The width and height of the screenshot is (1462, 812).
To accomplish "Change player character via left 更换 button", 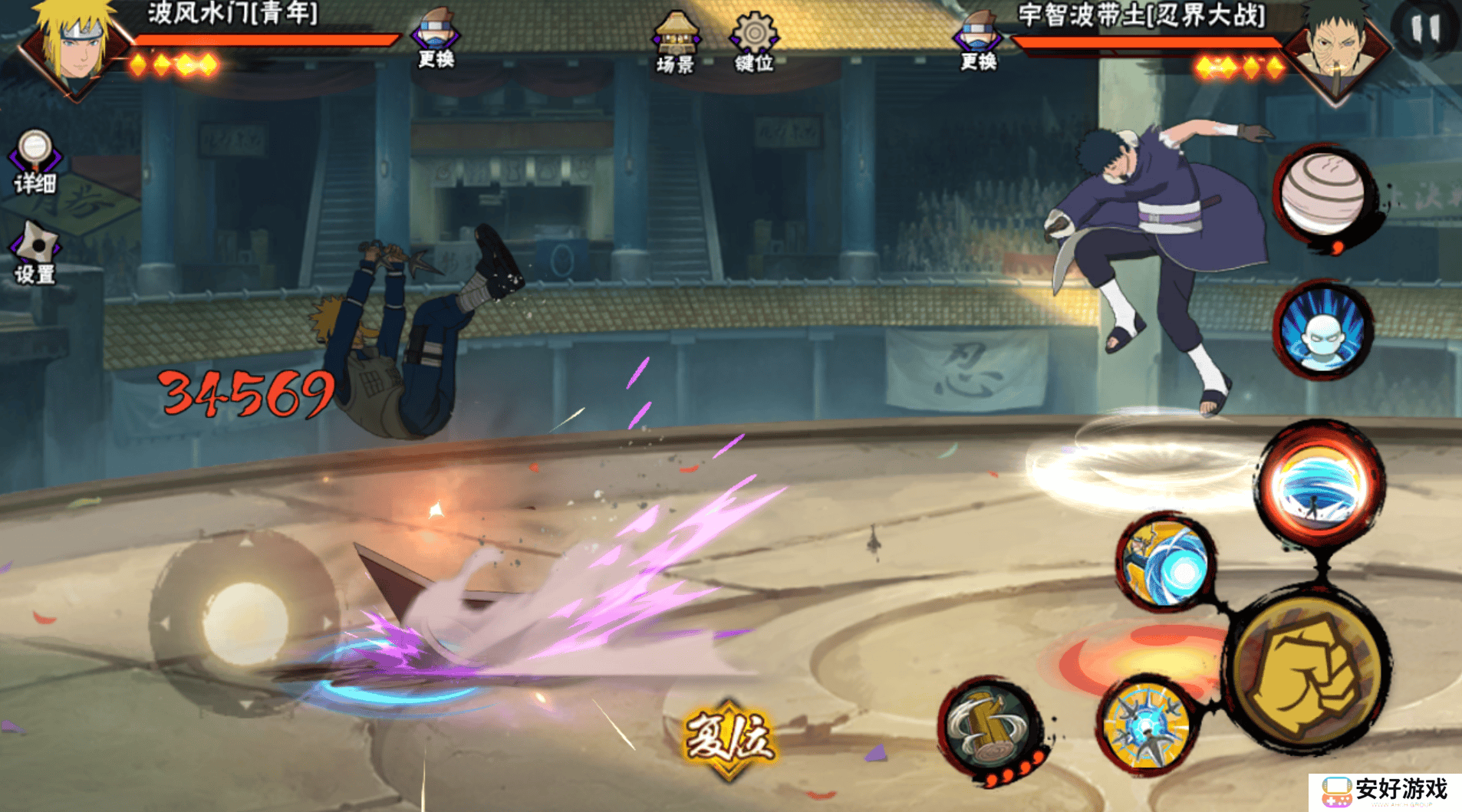I will tap(436, 37).
